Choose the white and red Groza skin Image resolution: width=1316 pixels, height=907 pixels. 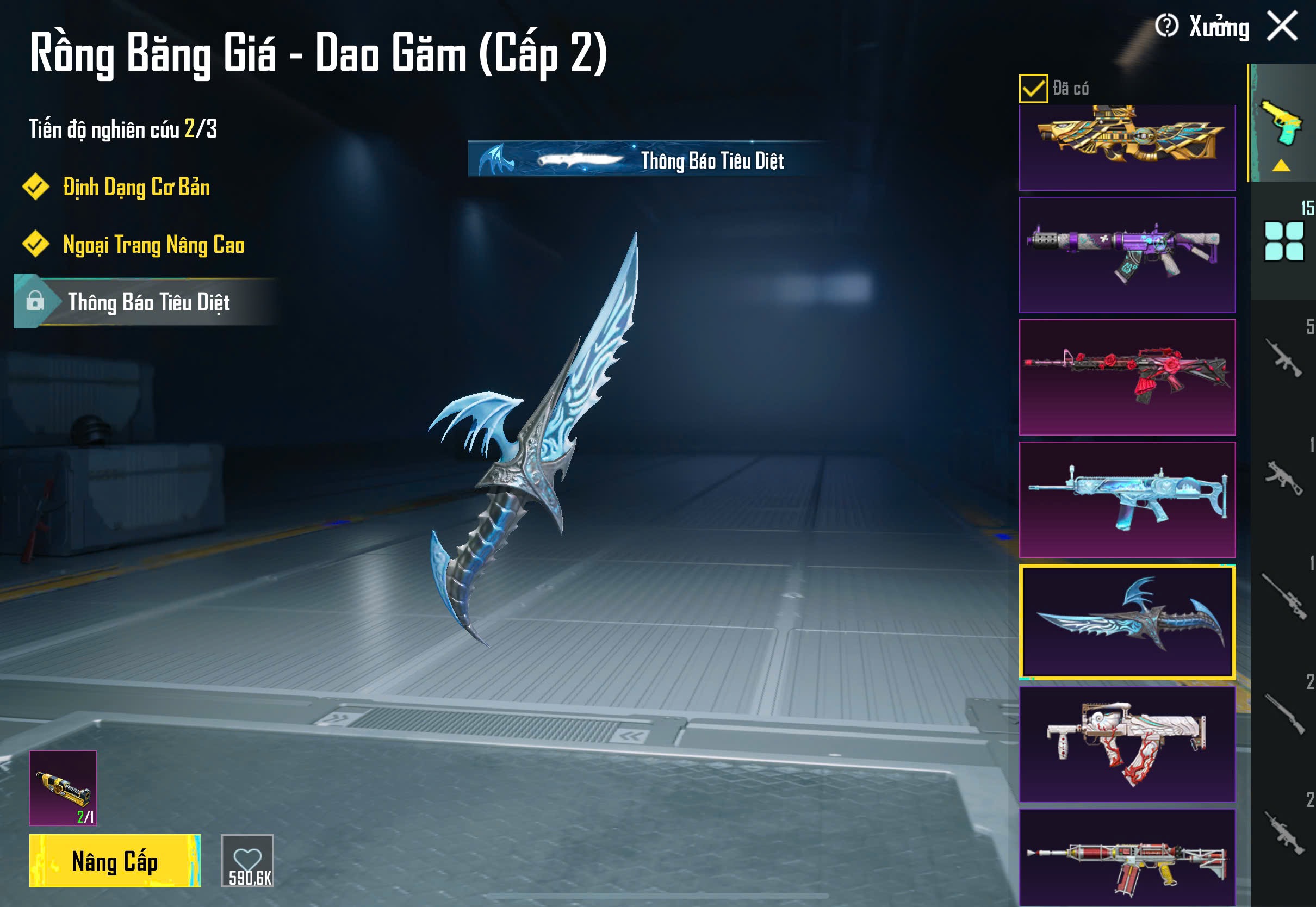pos(1127,744)
